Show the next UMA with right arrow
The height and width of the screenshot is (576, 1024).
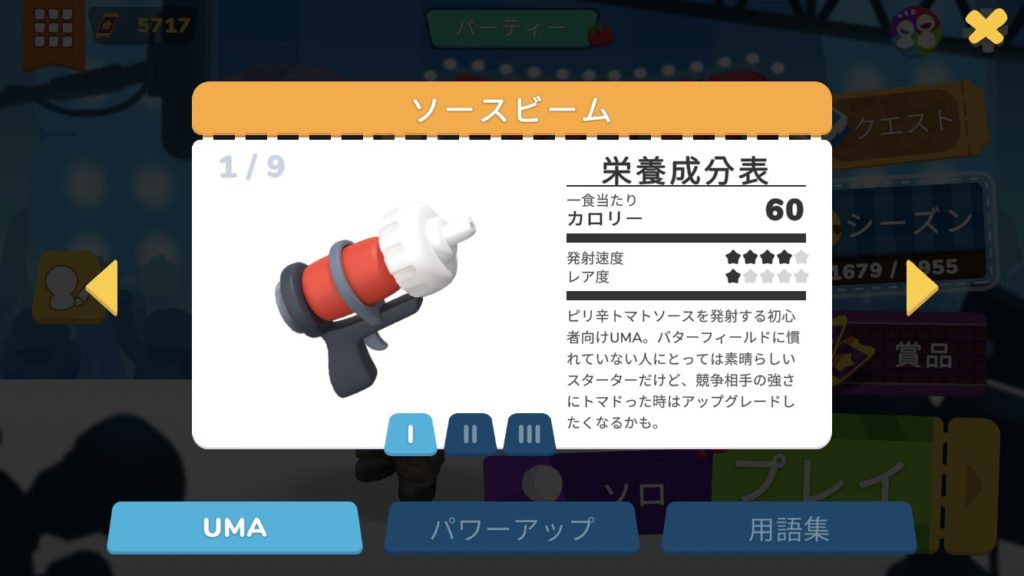pos(920,288)
